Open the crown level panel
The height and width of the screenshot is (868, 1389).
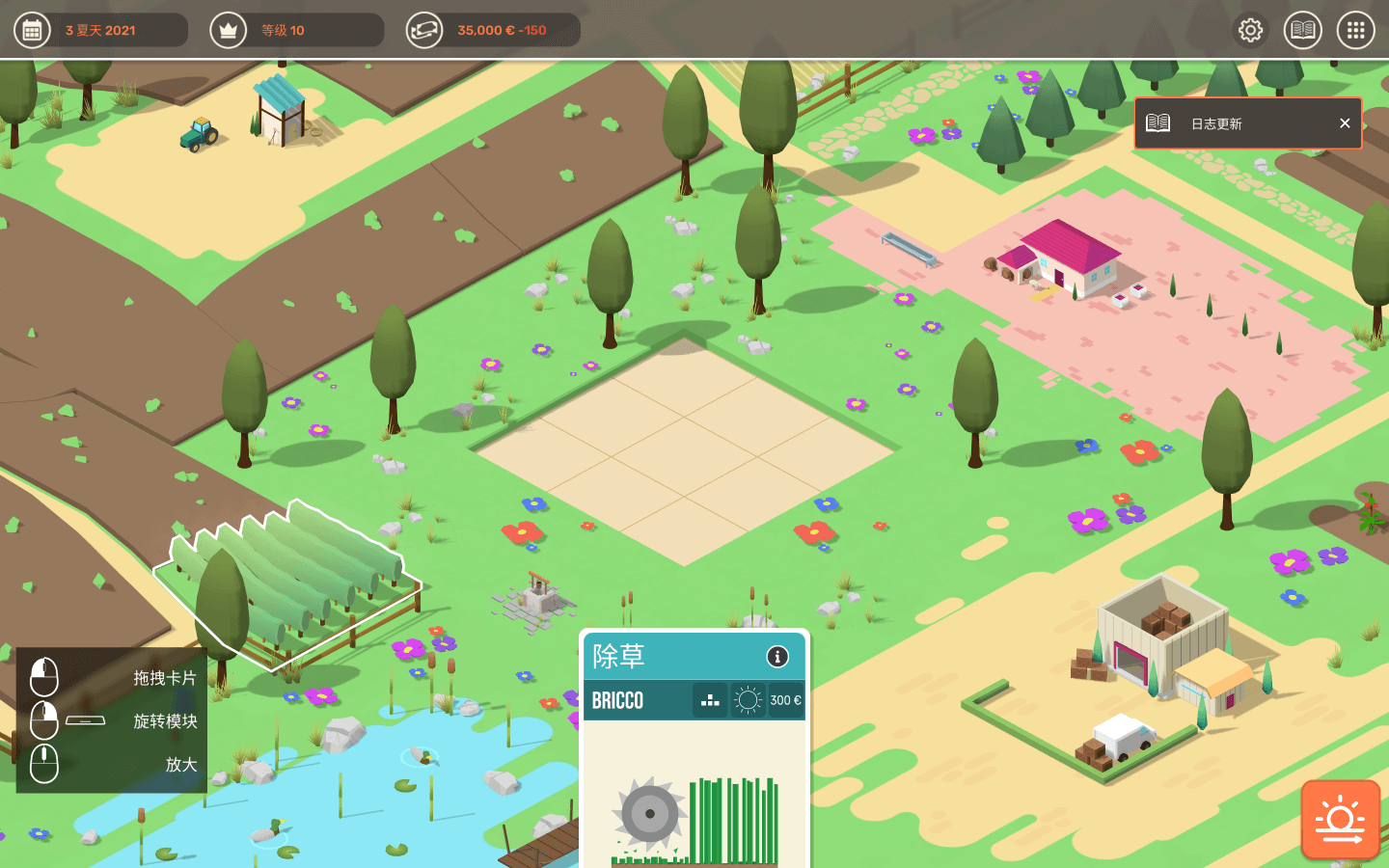coord(229,30)
